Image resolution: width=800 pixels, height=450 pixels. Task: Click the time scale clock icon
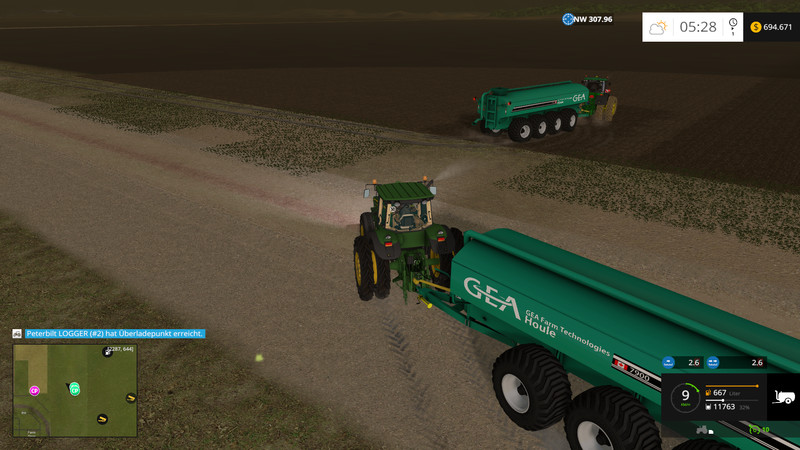pos(733,26)
